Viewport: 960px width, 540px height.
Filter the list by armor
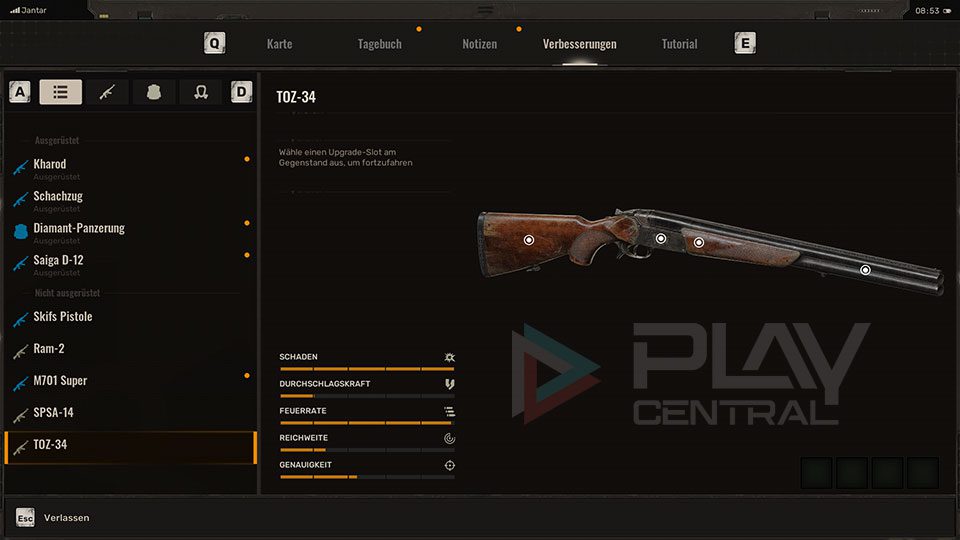point(154,92)
